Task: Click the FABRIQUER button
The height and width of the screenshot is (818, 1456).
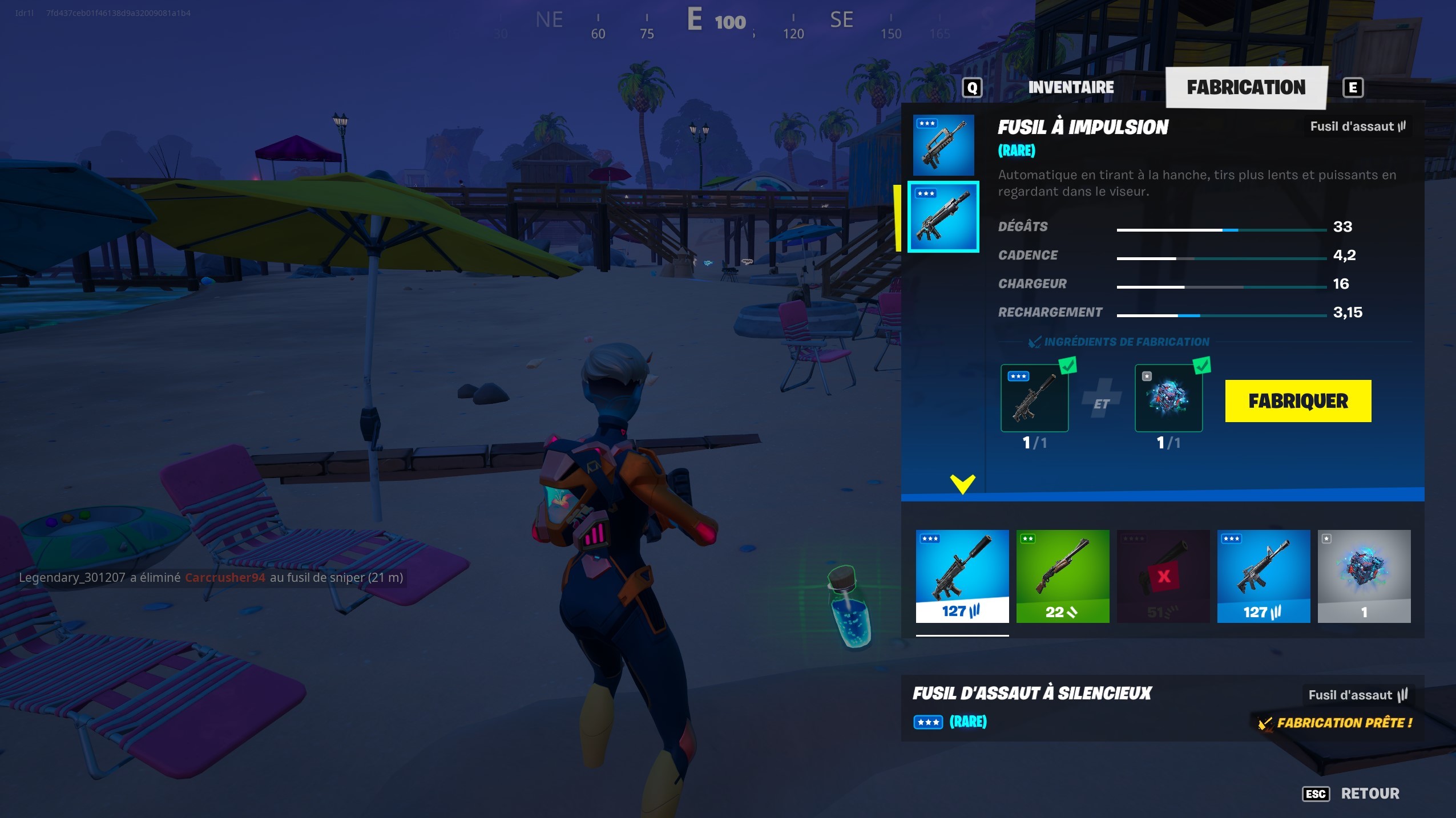Action: [x=1298, y=401]
